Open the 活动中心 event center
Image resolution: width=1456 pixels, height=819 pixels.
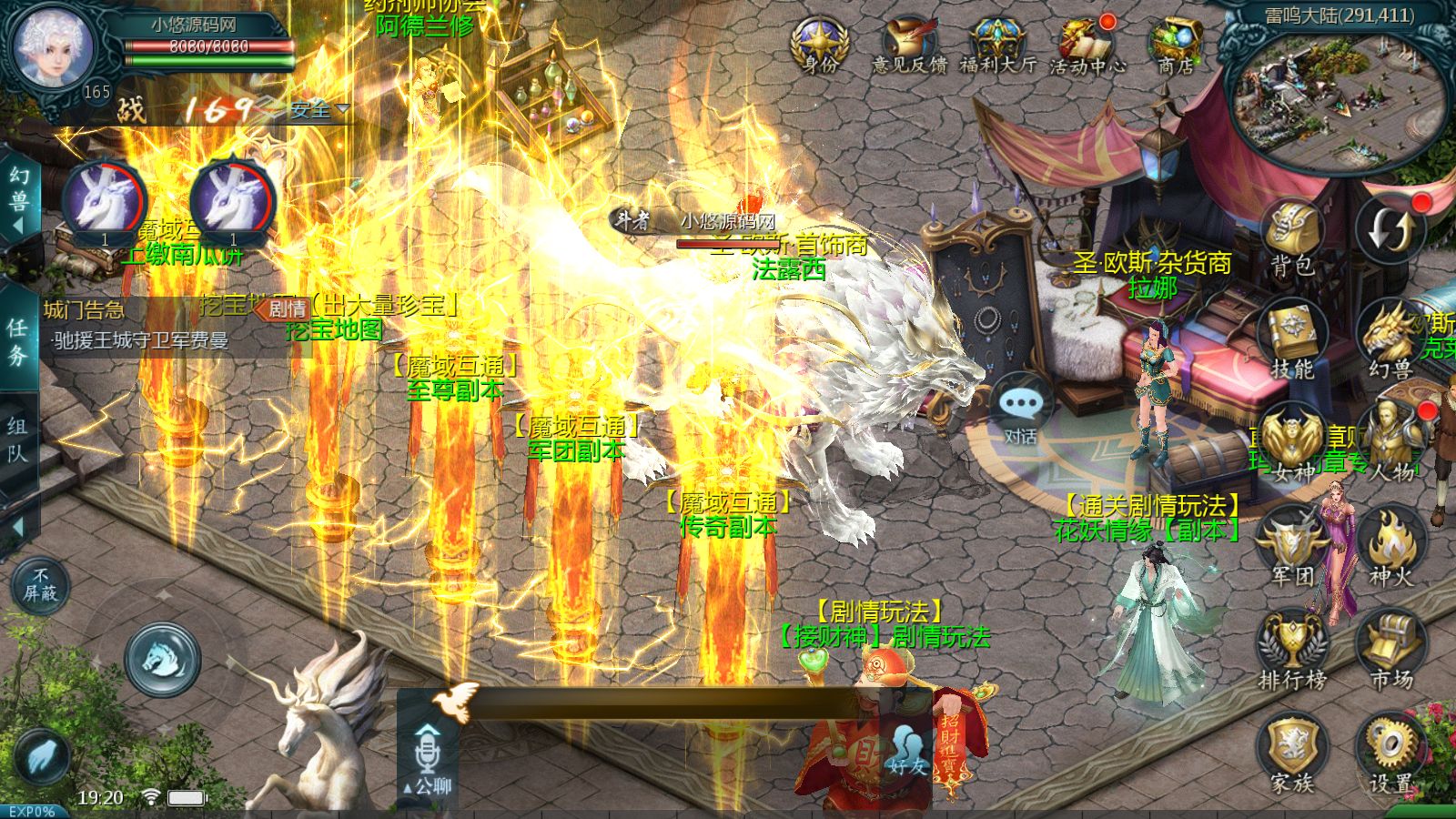point(1087,45)
